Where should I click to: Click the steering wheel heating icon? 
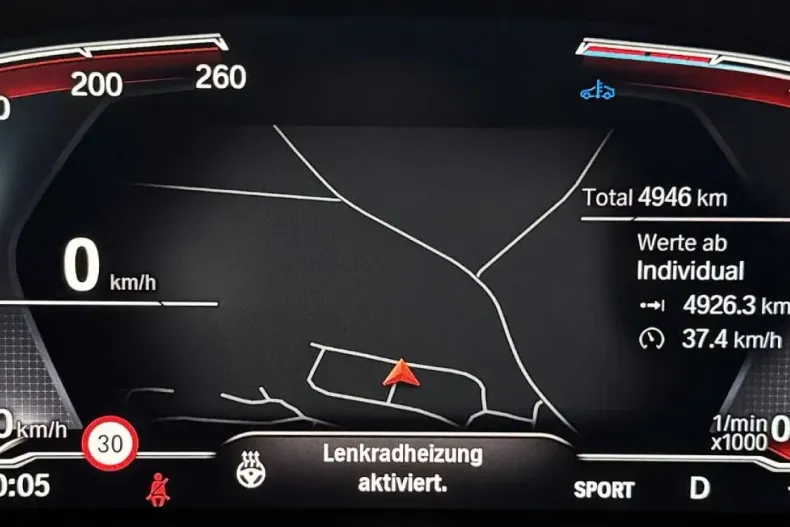point(252,468)
